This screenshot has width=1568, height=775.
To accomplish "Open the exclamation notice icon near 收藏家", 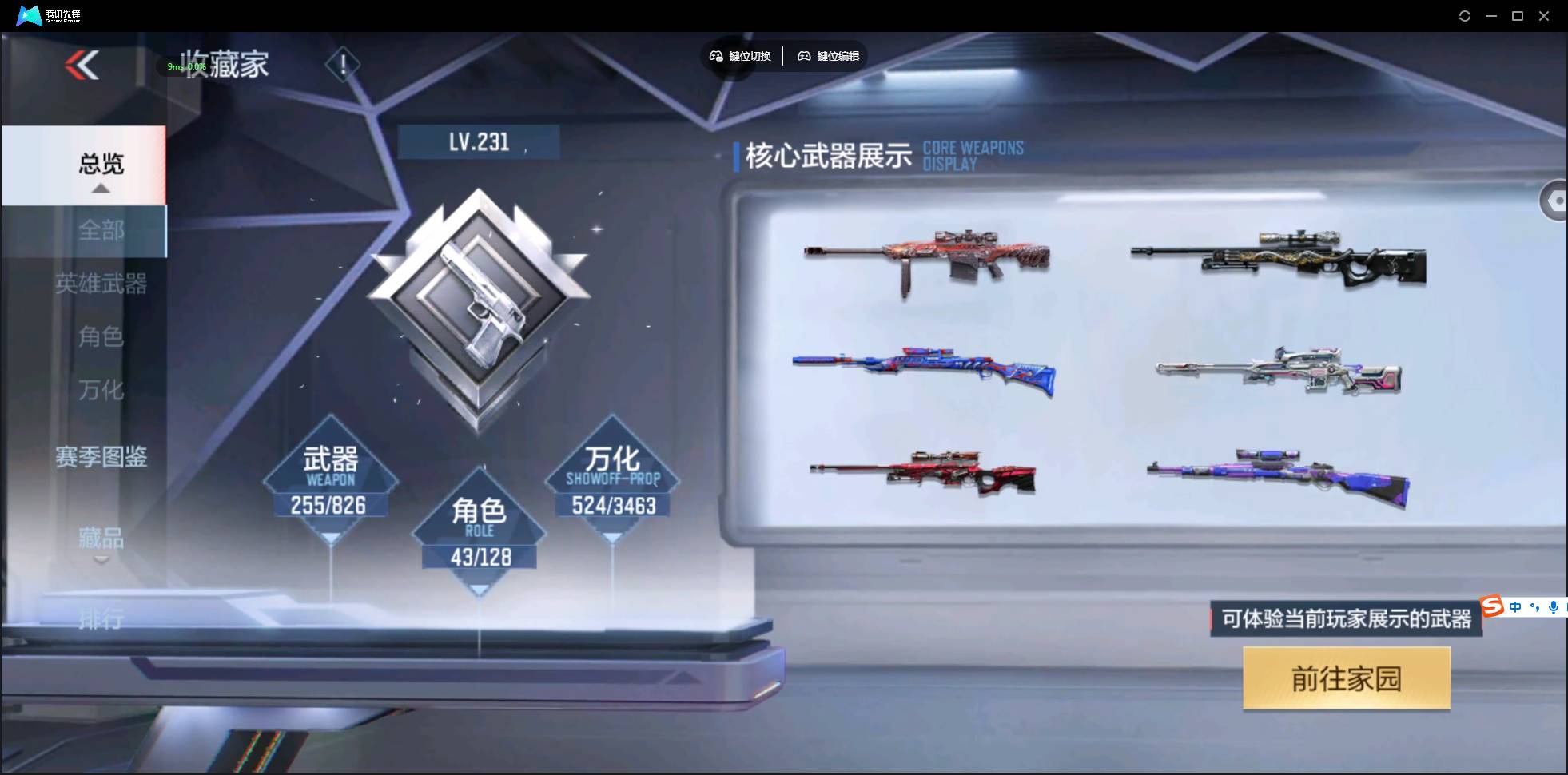I will point(344,64).
